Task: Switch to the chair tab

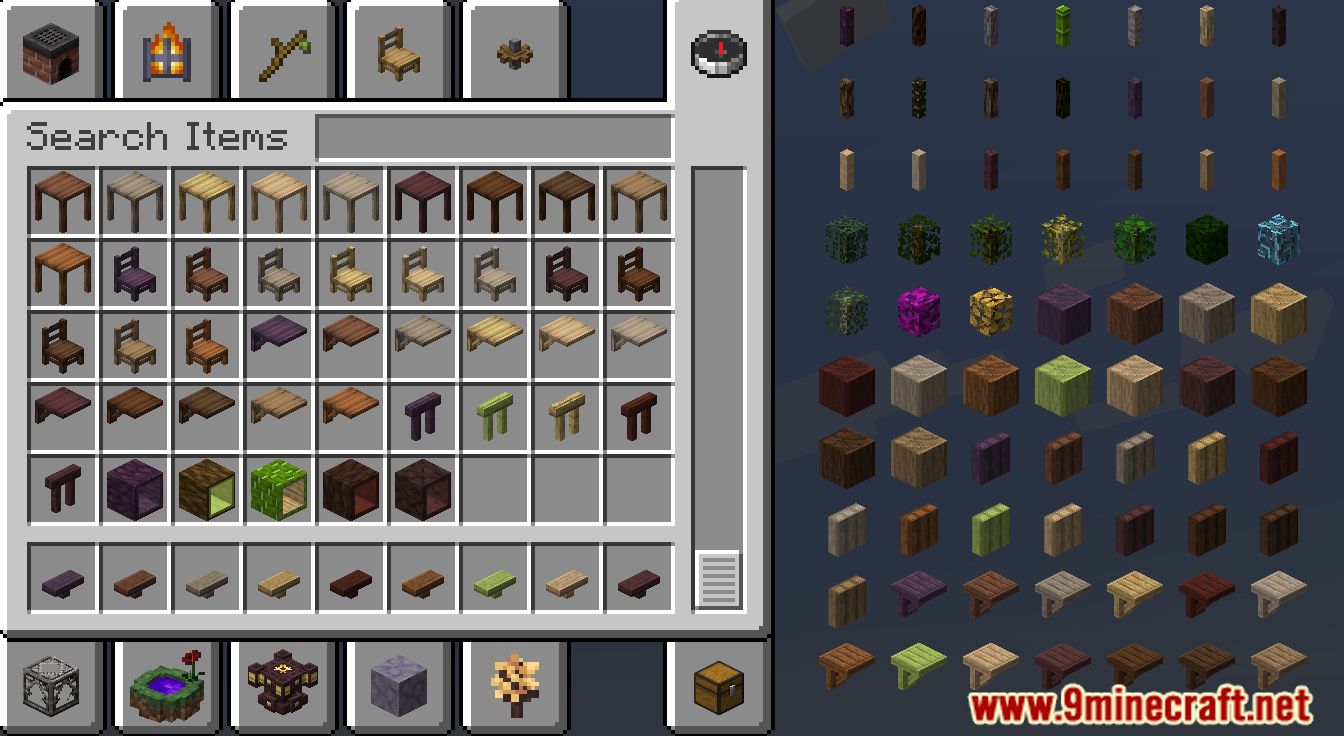Action: pos(399,51)
